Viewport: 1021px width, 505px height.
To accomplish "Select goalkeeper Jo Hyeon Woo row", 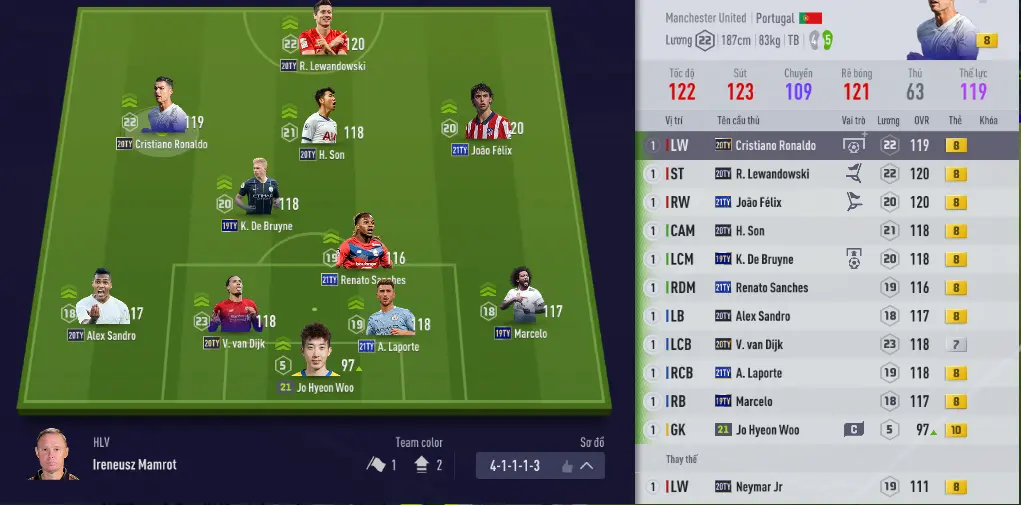I will click(x=767, y=430).
